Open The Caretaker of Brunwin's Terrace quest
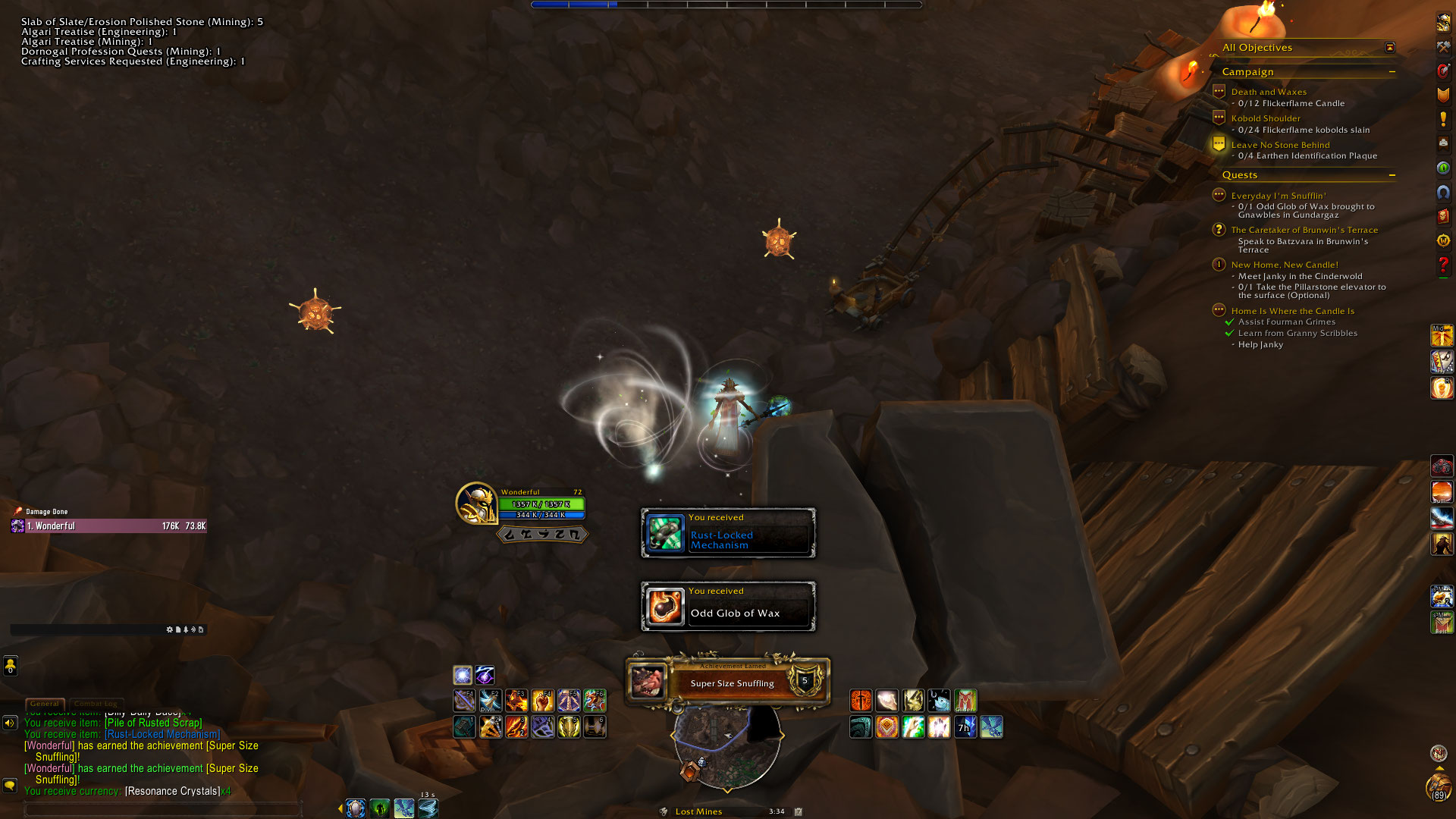 click(1304, 230)
